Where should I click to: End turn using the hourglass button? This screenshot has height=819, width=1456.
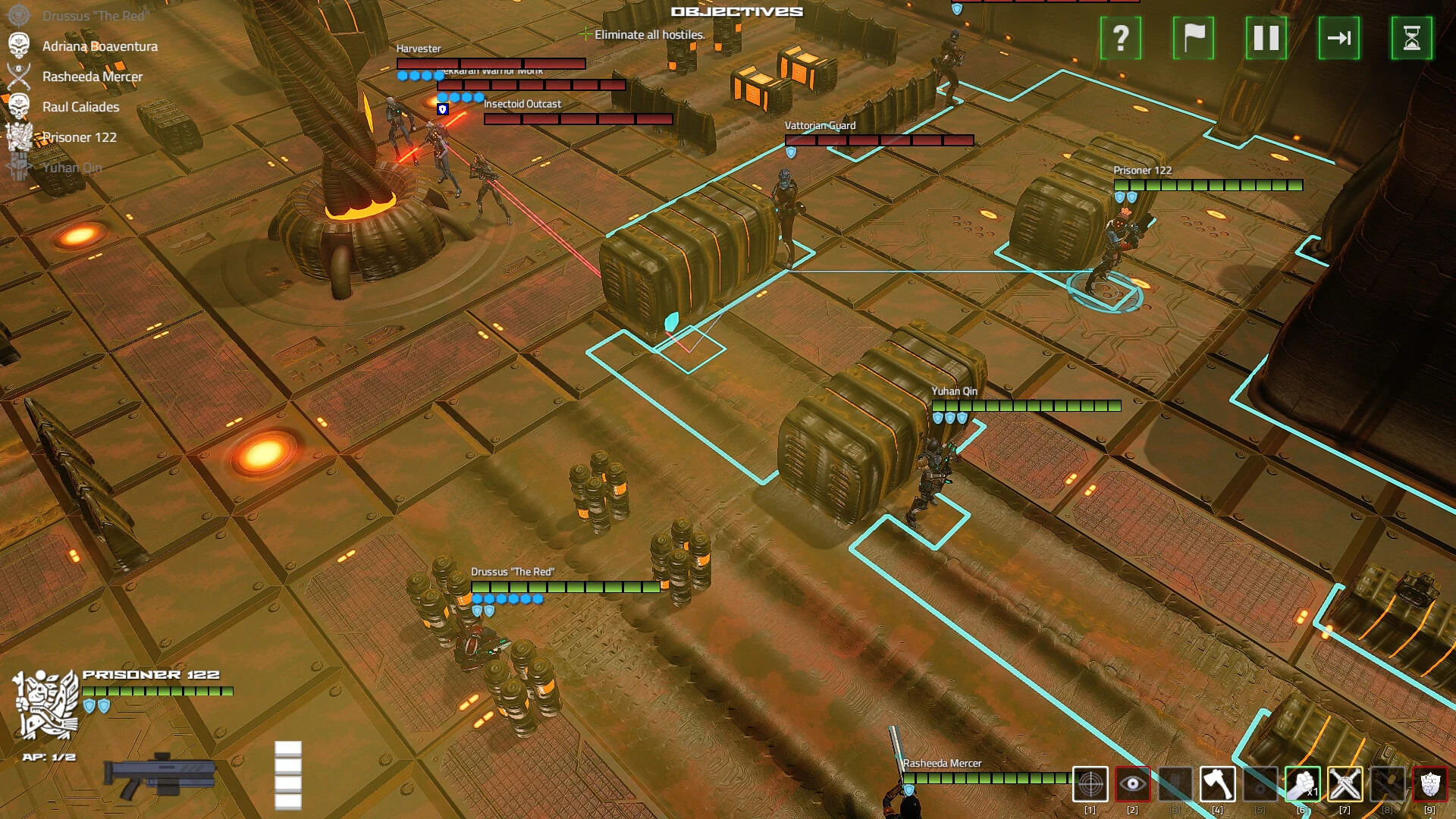(1411, 38)
